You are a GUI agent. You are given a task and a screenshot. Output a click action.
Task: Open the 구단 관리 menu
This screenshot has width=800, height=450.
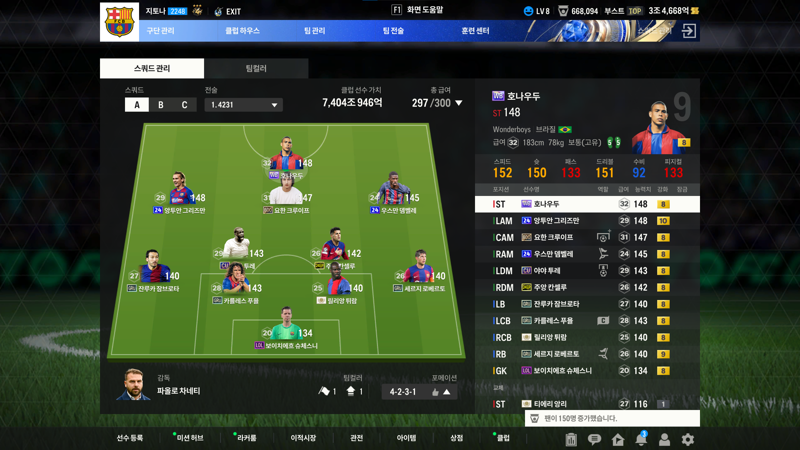click(160, 31)
